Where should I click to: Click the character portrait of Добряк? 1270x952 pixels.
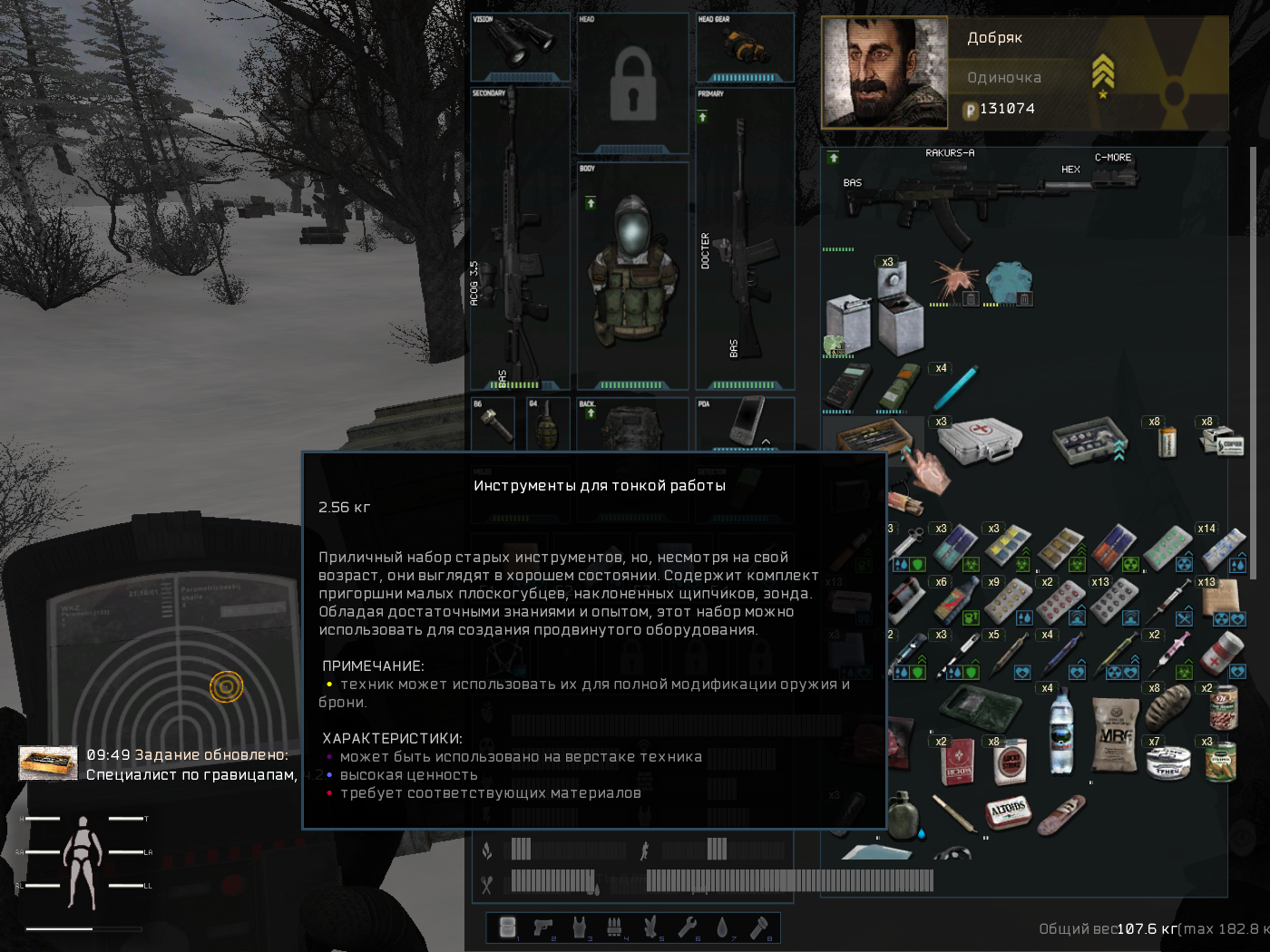click(884, 73)
